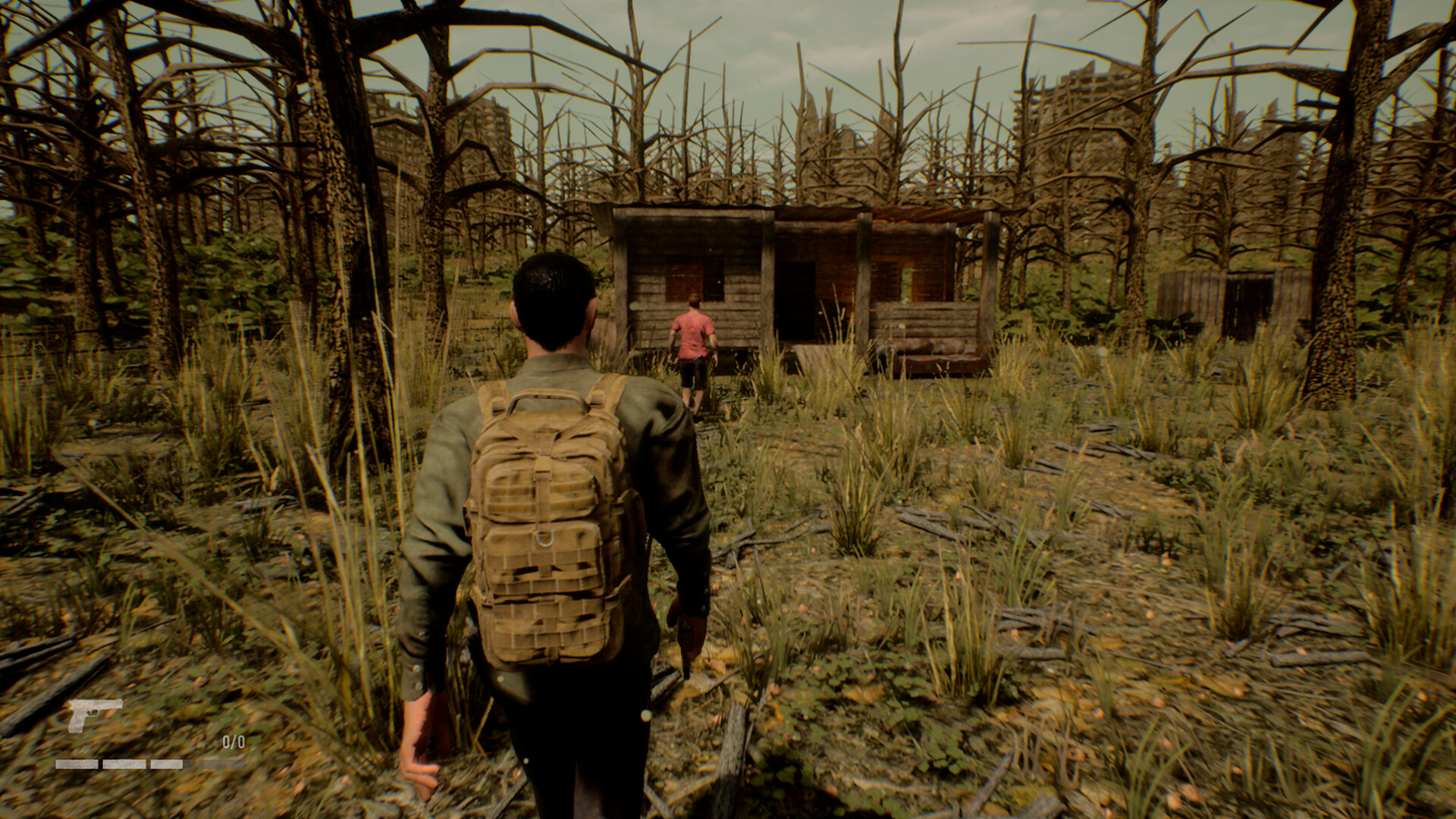Click the second segment of the status bar
Image resolution: width=1456 pixels, height=819 pixels.
[124, 764]
